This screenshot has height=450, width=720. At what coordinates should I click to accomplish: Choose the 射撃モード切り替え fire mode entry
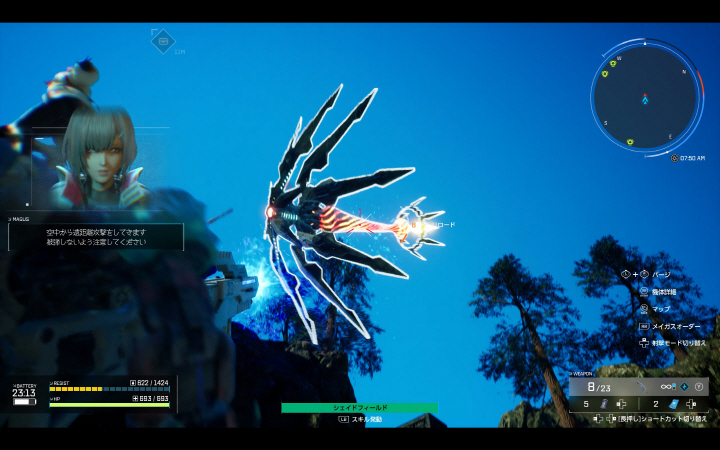(678, 343)
